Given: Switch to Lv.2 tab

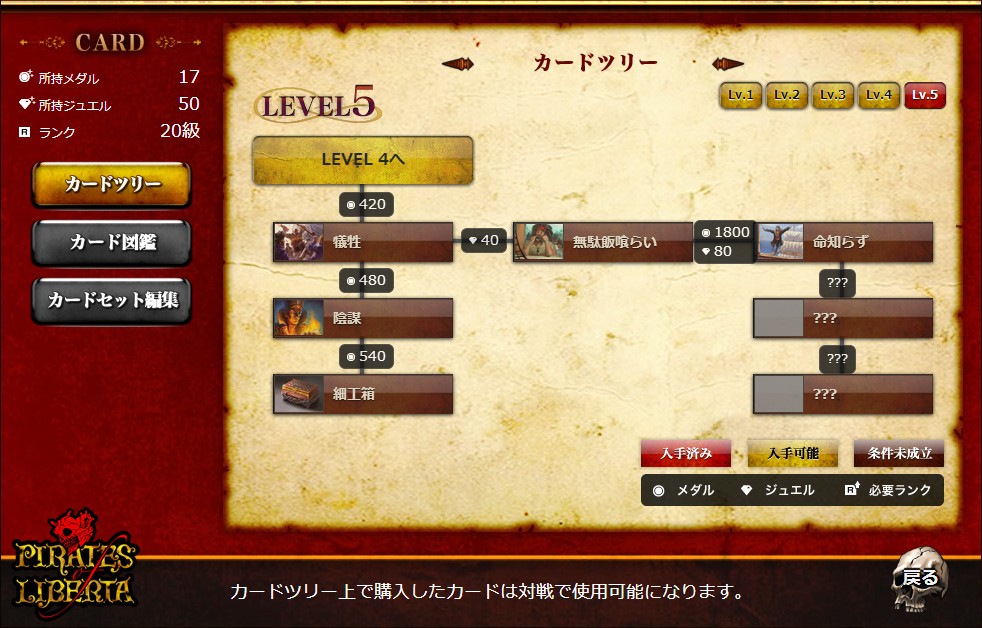Looking at the screenshot, I should pyautogui.click(x=787, y=95).
